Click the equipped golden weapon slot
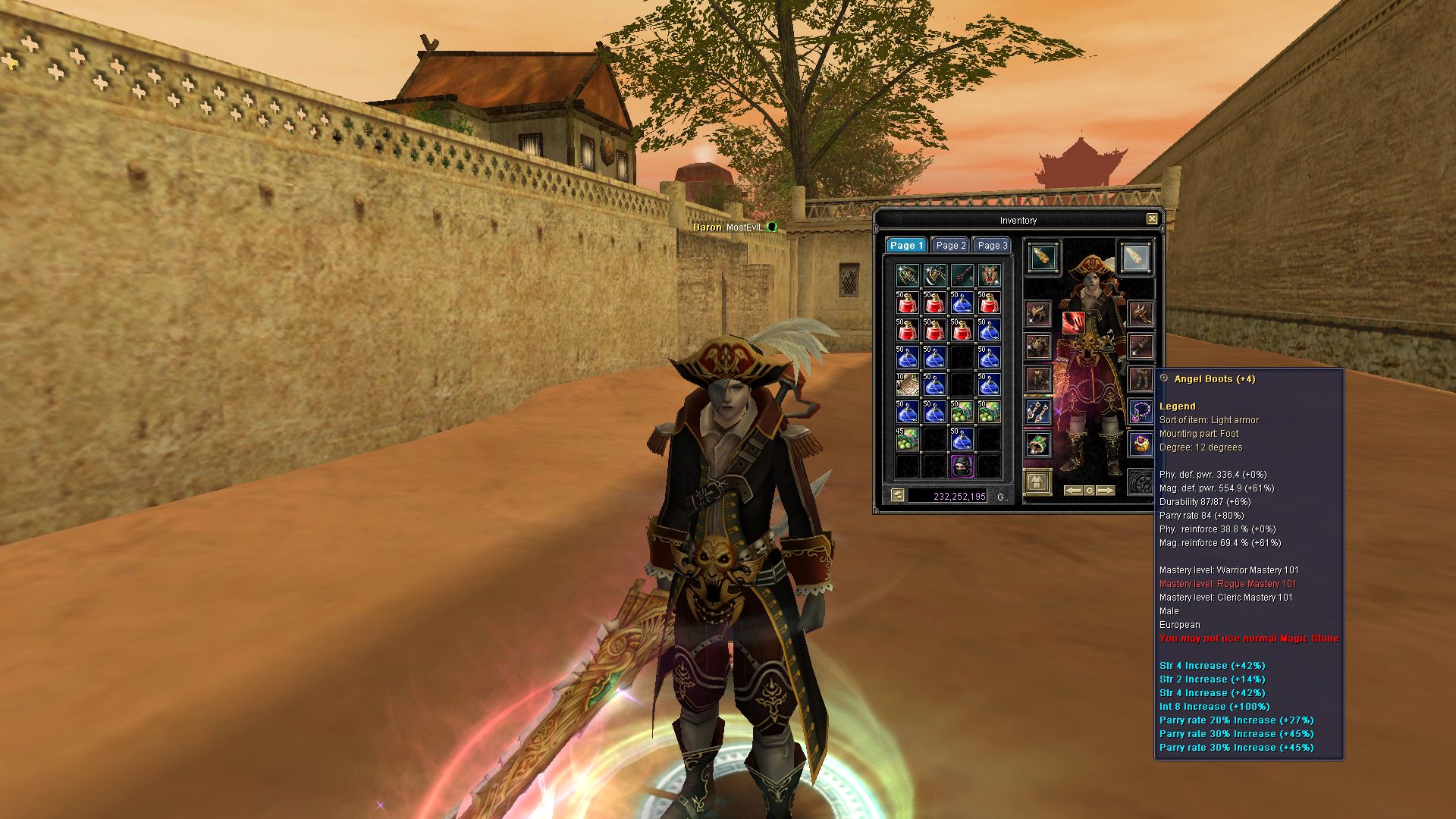The height and width of the screenshot is (819, 1456). click(x=1043, y=257)
